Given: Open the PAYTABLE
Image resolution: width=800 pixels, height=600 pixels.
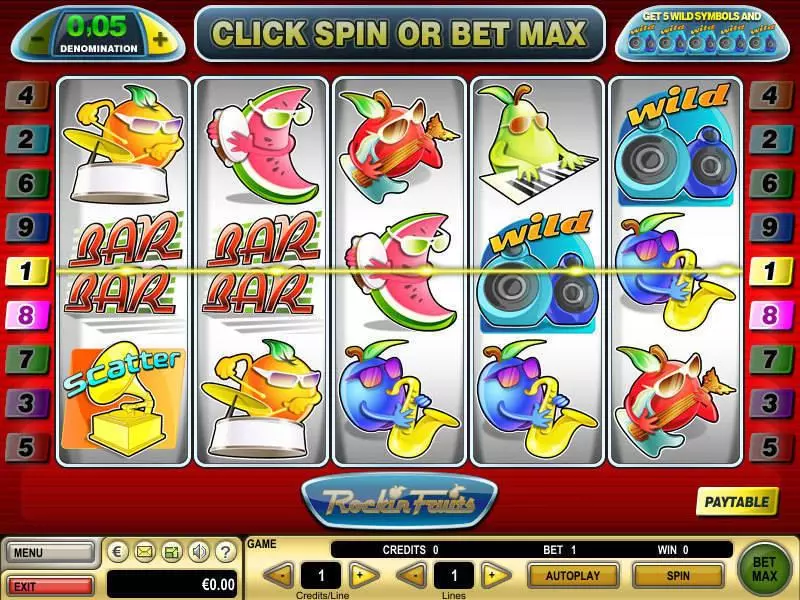Looking at the screenshot, I should 738,502.
